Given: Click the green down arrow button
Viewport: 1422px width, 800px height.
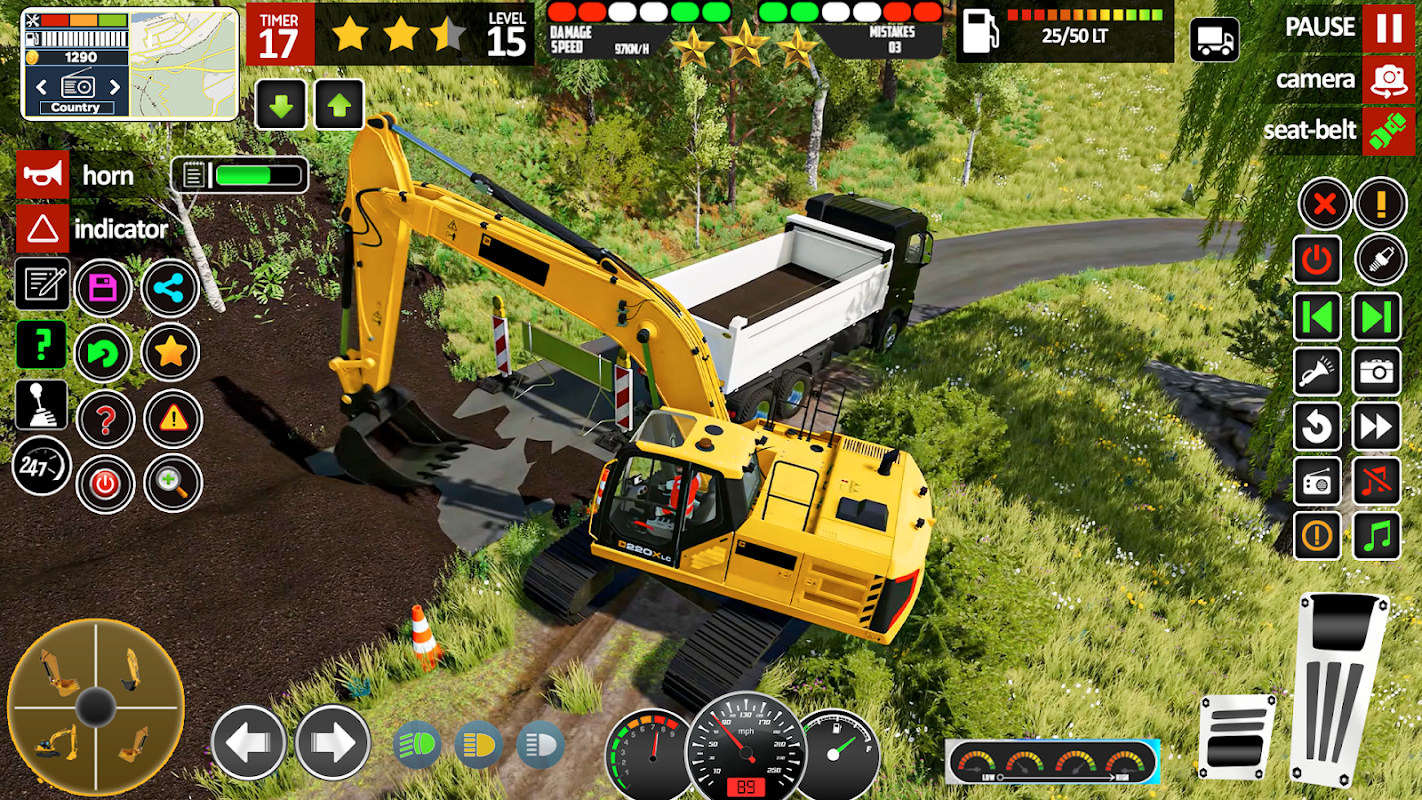Looking at the screenshot, I should point(280,105).
